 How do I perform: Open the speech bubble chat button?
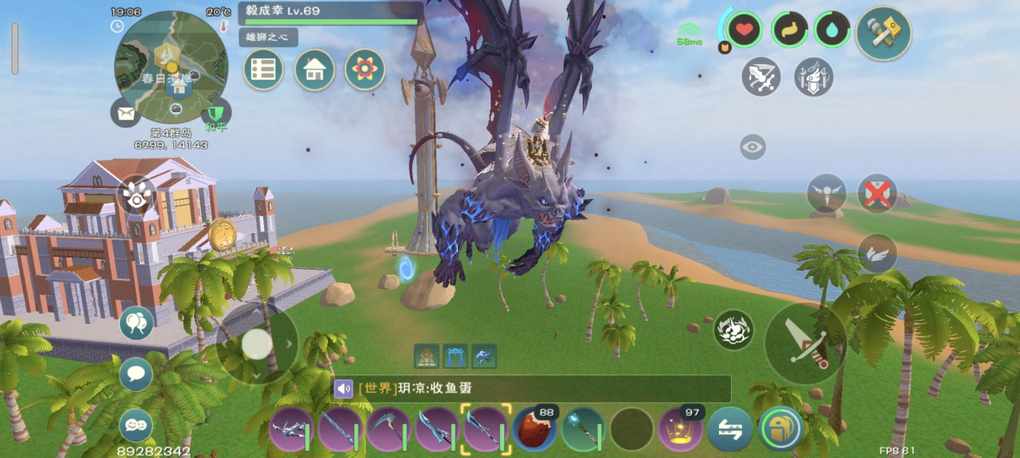pyautogui.click(x=136, y=375)
